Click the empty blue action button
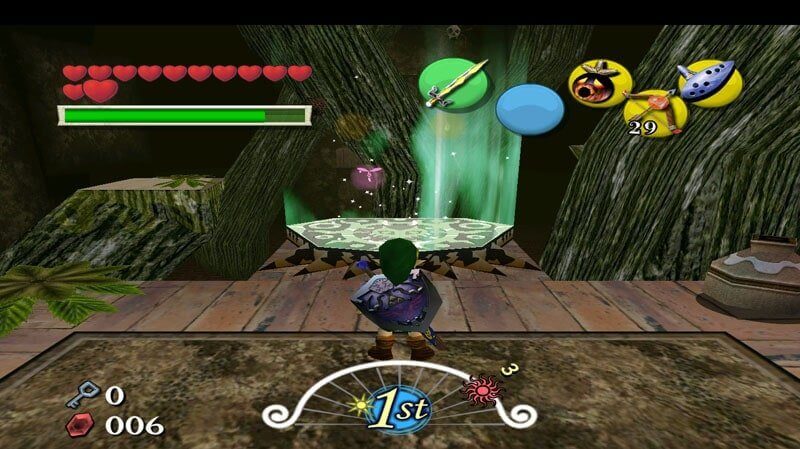 [x=530, y=108]
